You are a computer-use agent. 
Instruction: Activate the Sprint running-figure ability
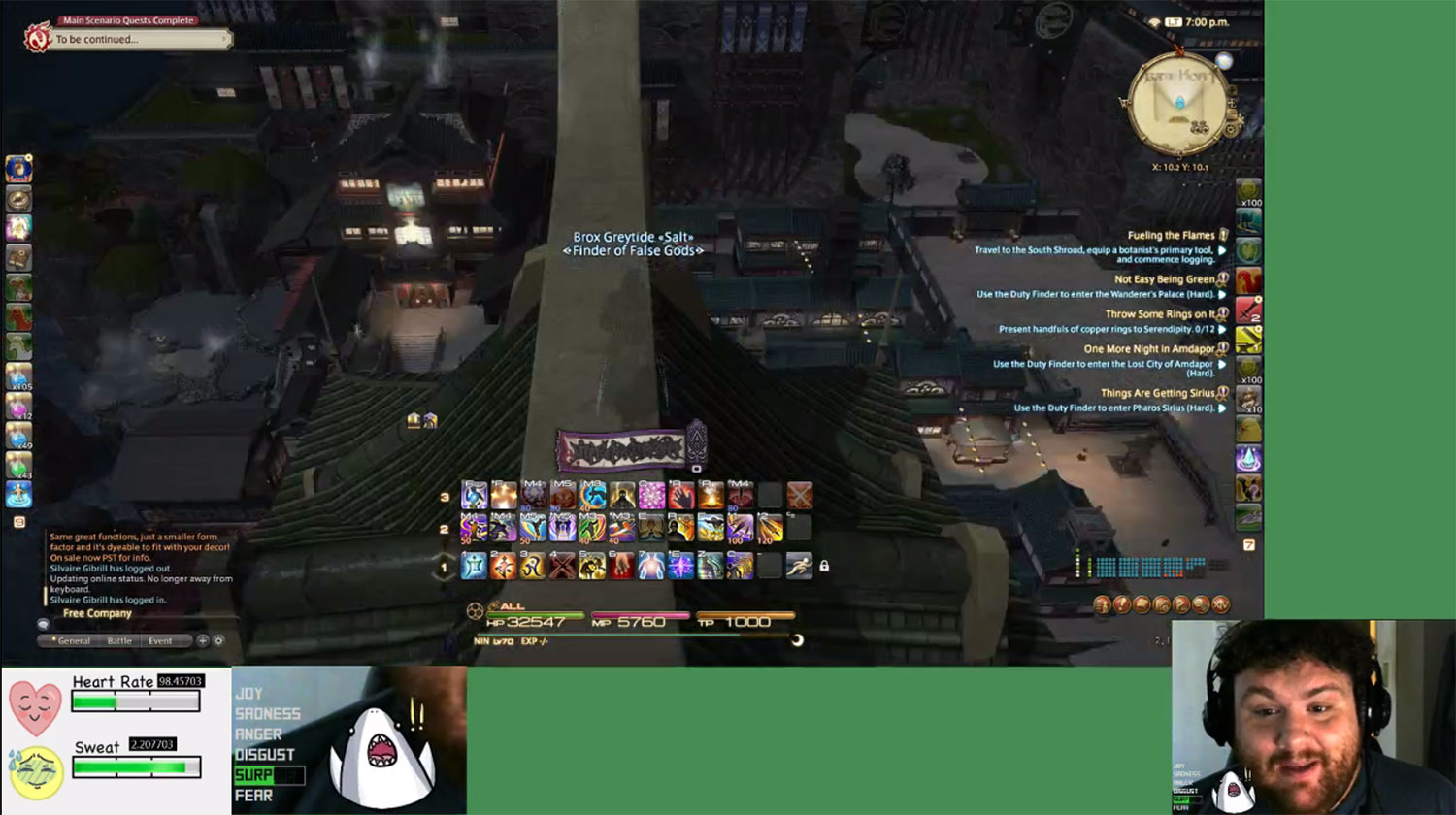pos(799,566)
